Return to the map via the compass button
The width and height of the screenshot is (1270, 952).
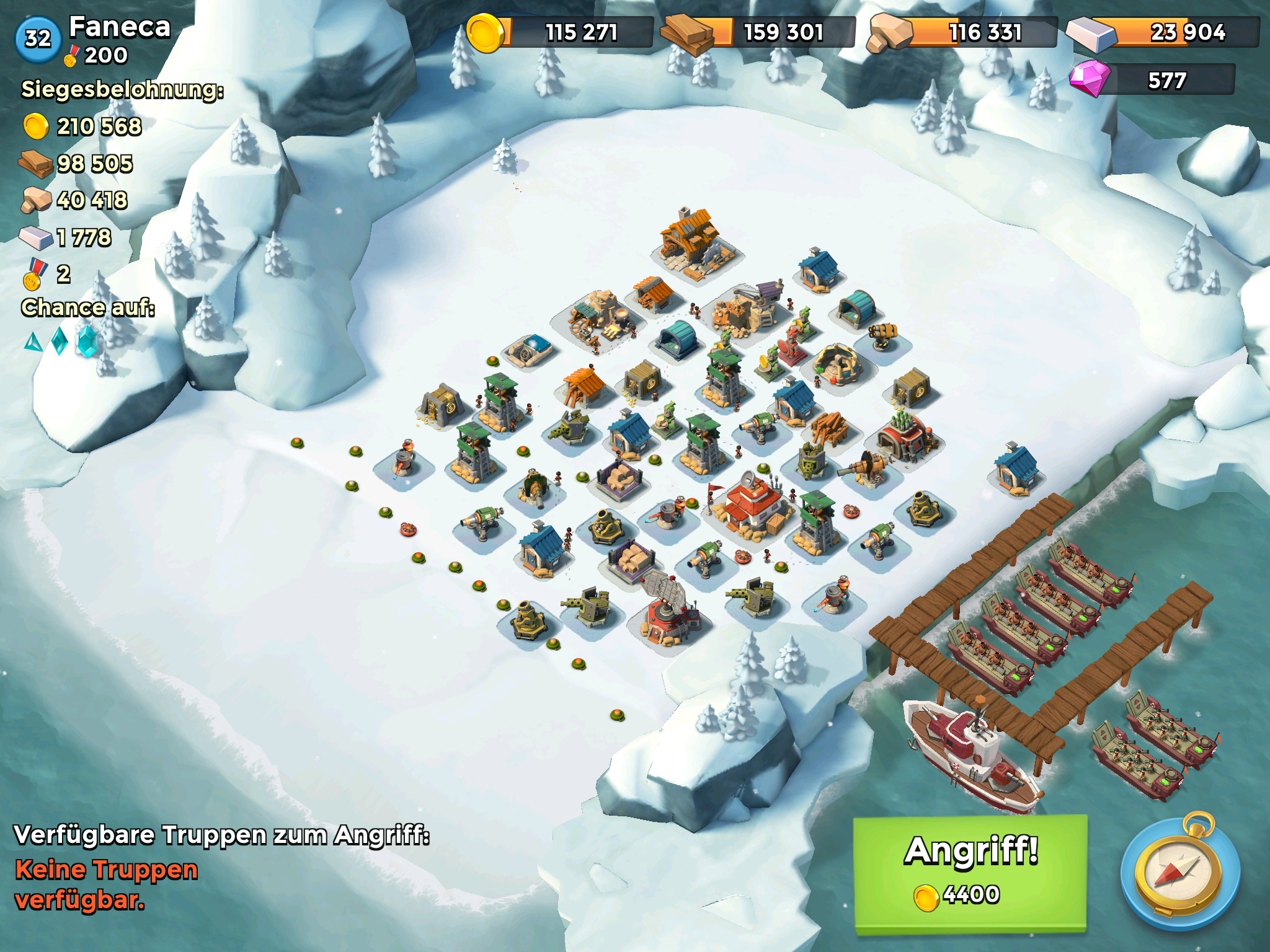click(1180, 876)
